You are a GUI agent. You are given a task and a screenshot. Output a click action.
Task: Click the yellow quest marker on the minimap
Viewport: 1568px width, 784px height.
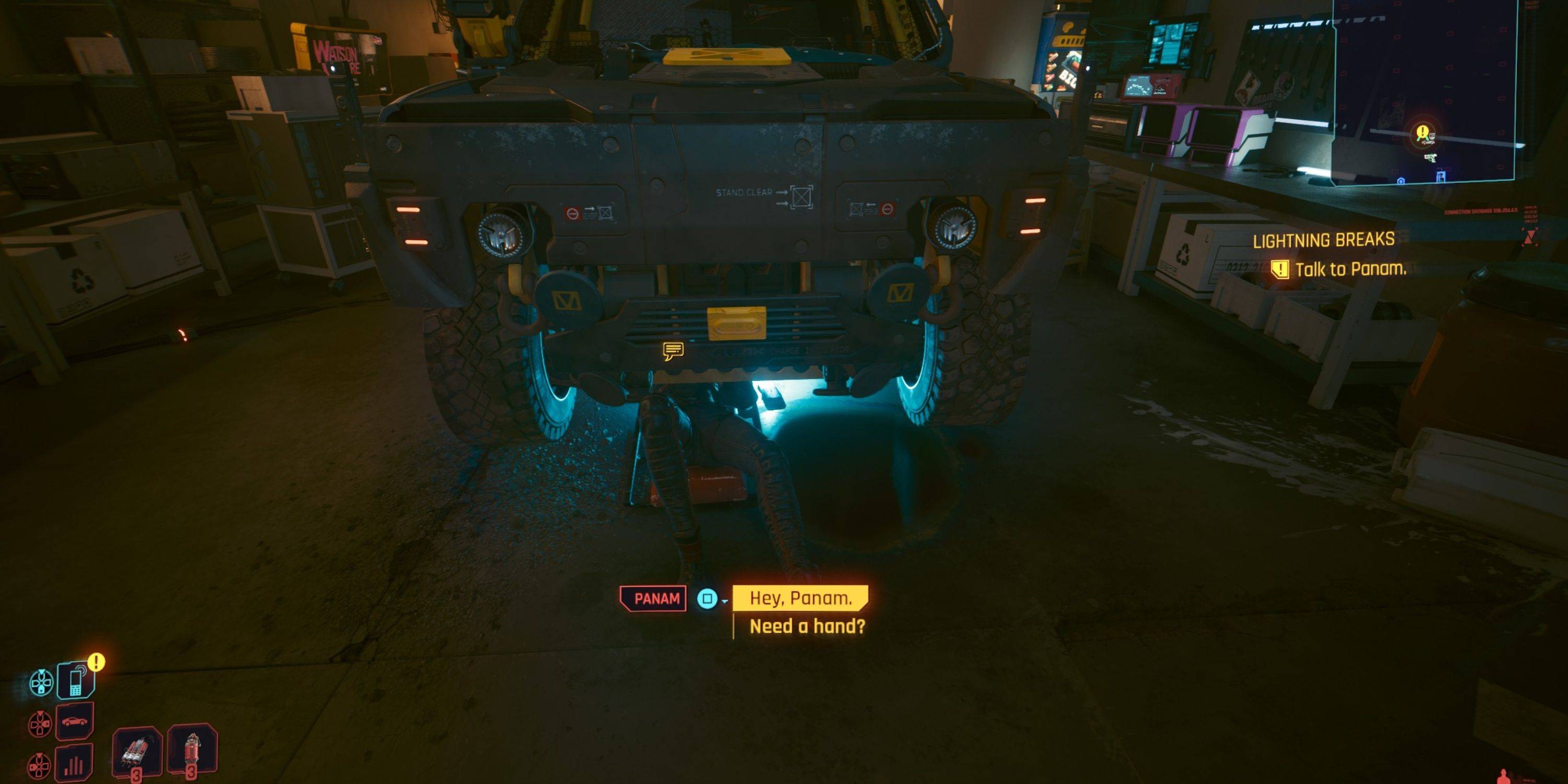[x=1422, y=132]
